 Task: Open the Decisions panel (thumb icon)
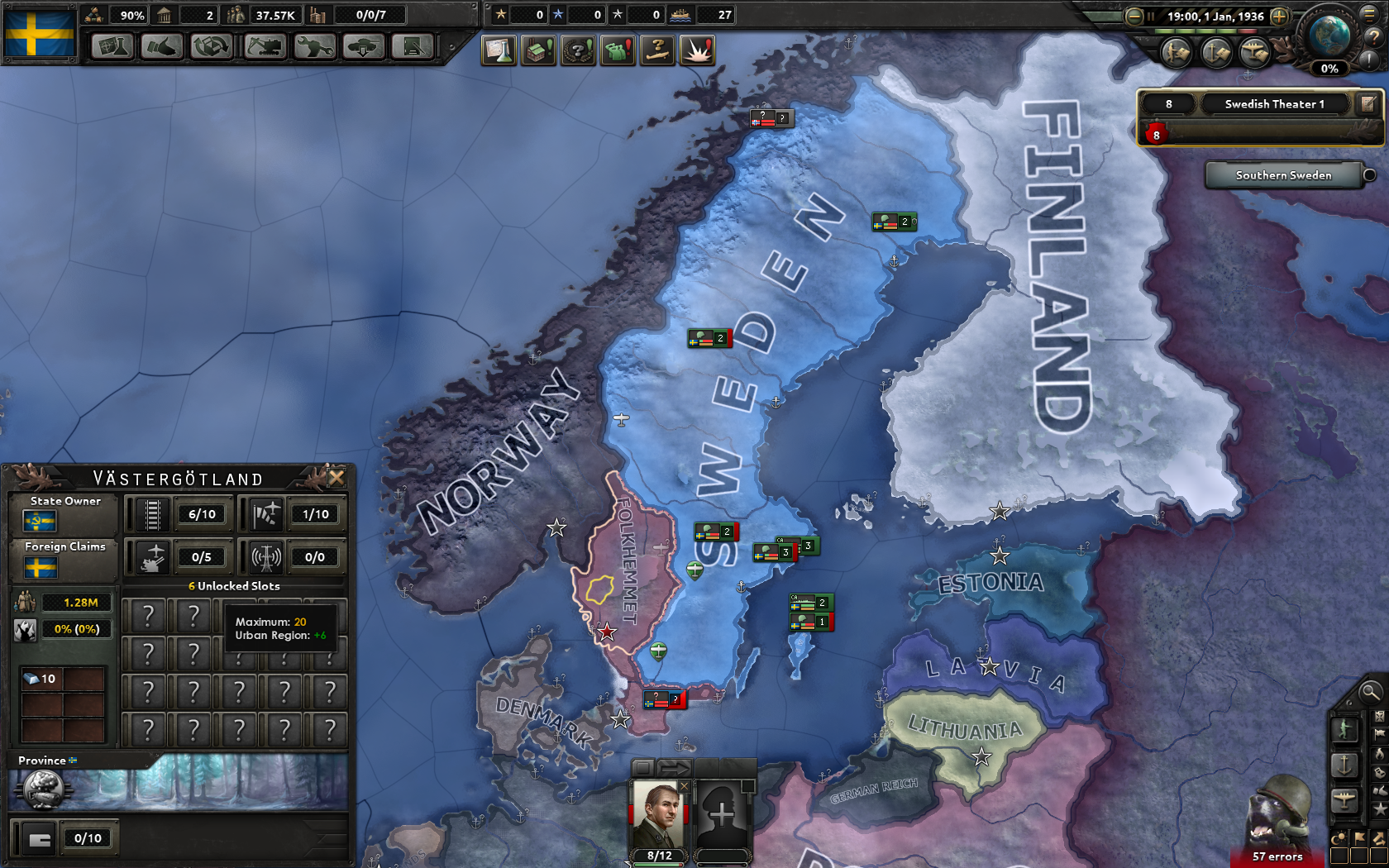point(162,47)
